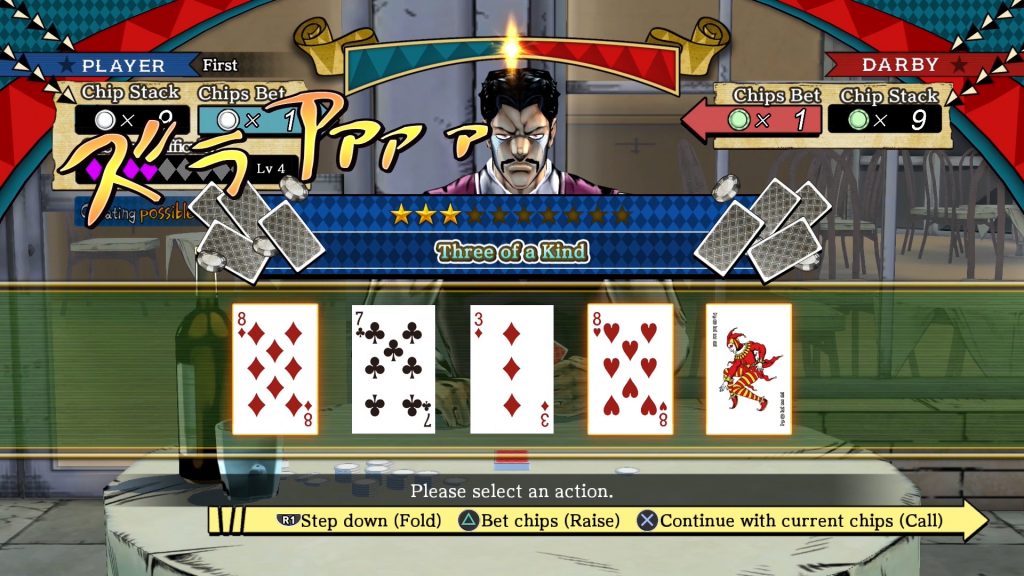Viewport: 1024px width, 576px height.
Task: Pick the 7 of clubs card
Action: tap(393, 369)
